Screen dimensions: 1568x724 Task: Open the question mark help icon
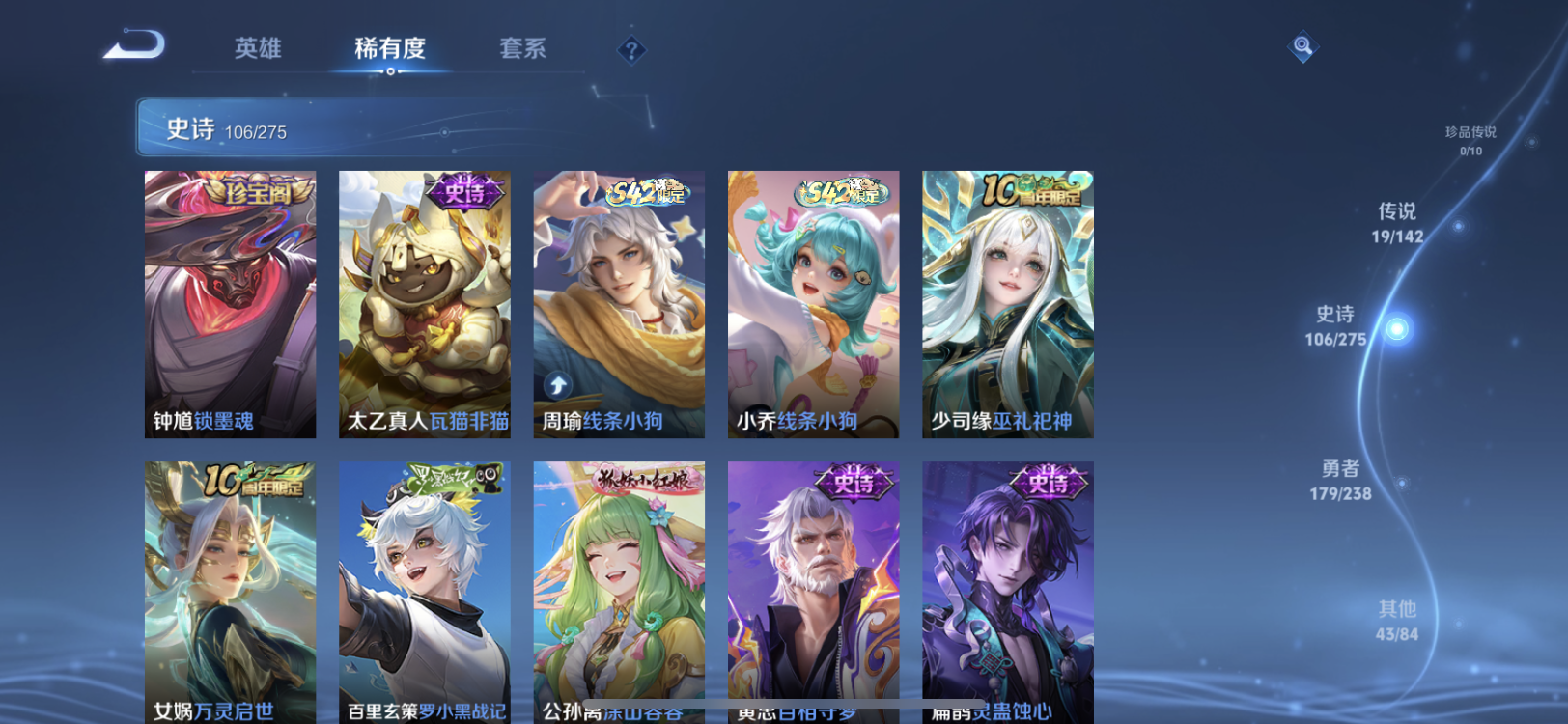[631, 47]
